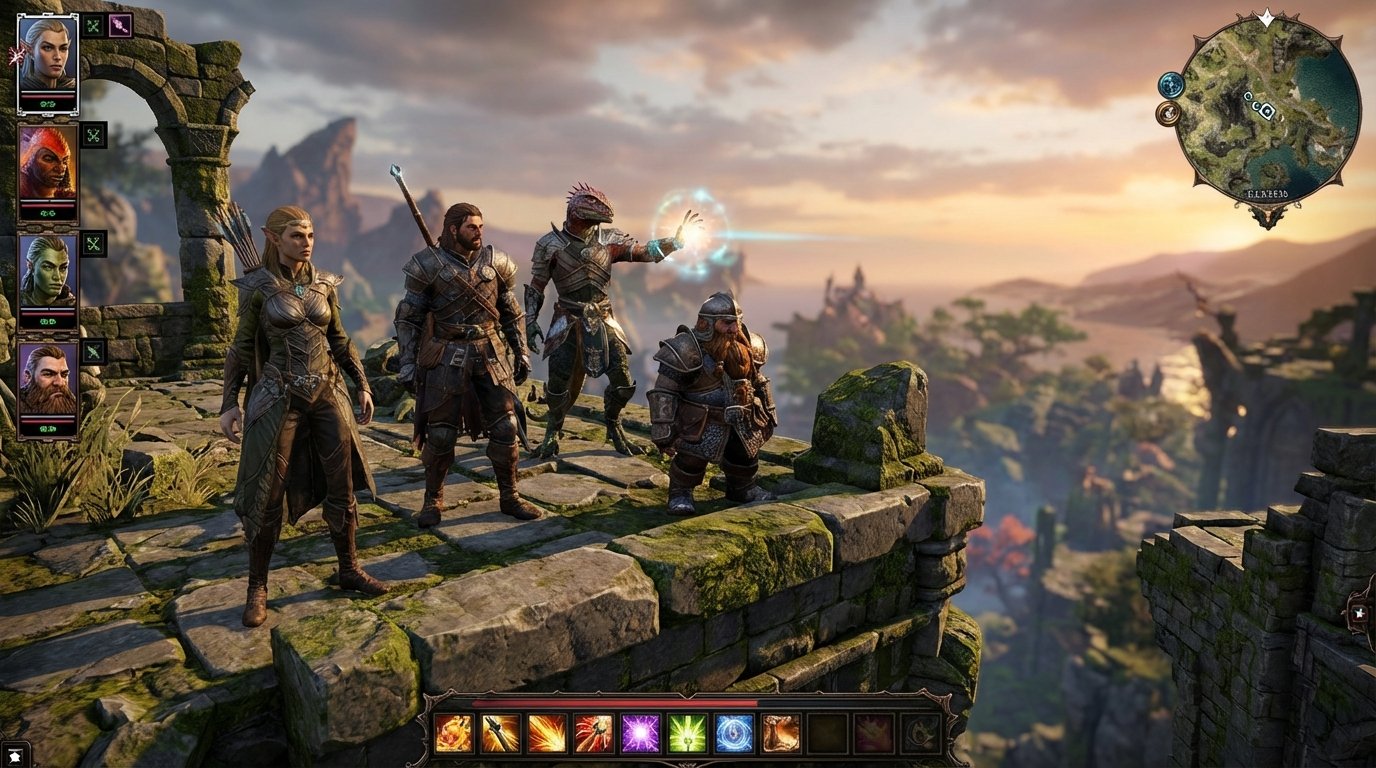Click the location name label below the minimap

pos(1268,193)
